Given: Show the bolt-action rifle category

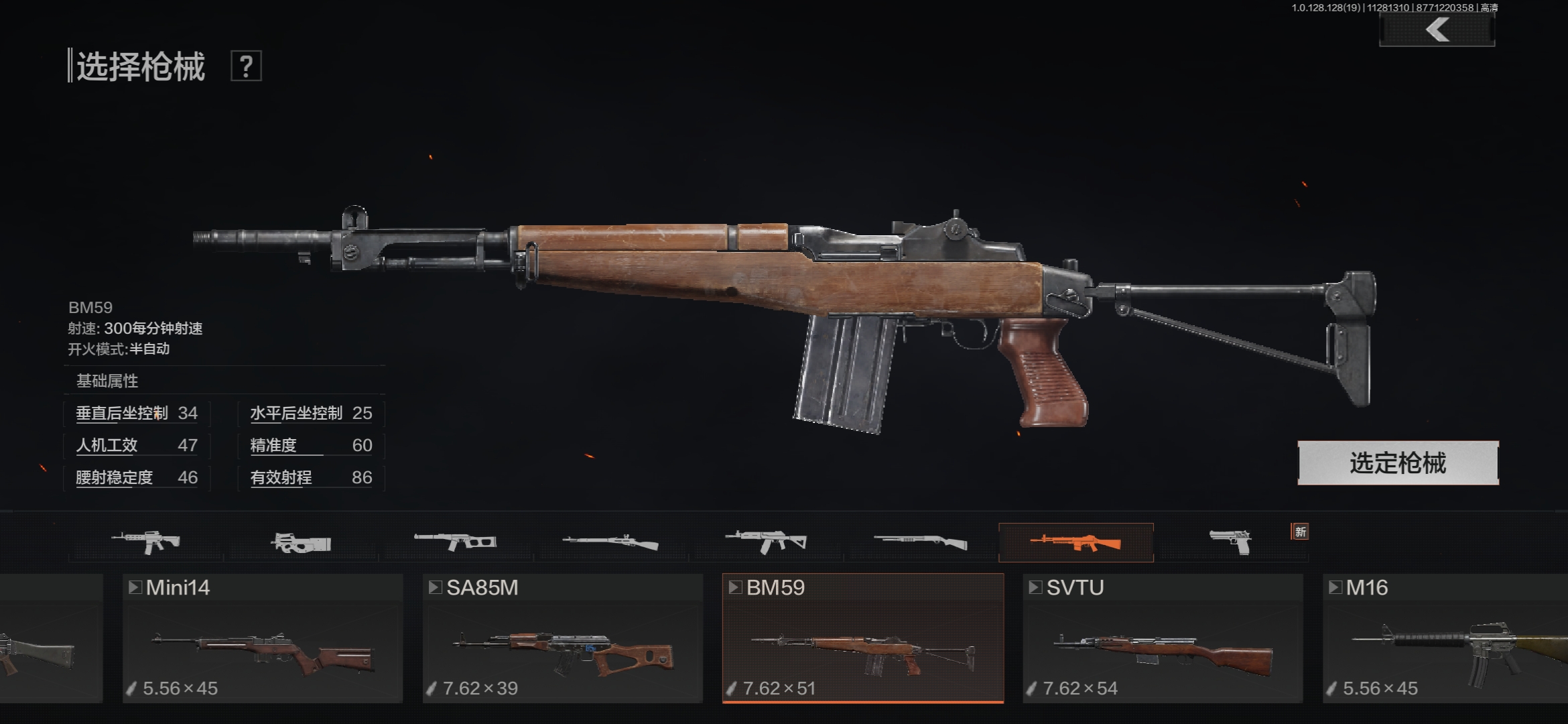Looking at the screenshot, I should pyautogui.click(x=610, y=542).
